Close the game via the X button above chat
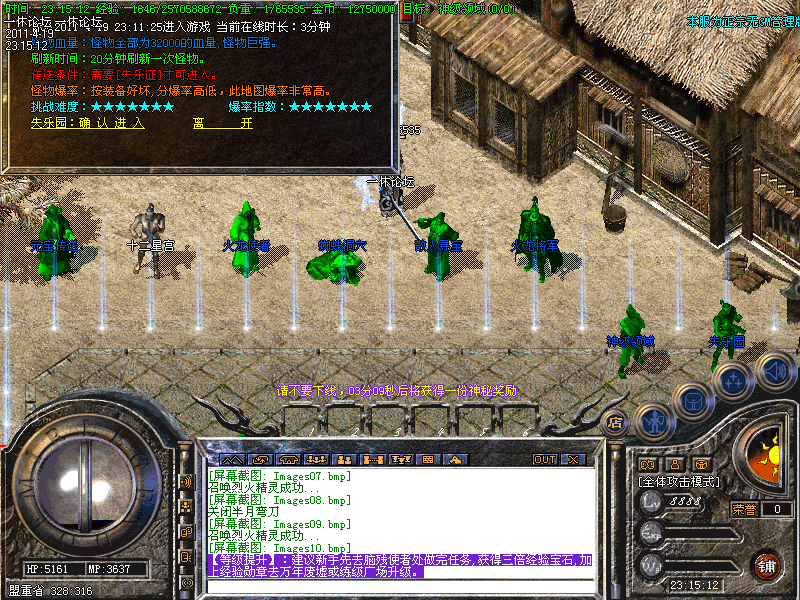This screenshot has width=800, height=600. (573, 460)
